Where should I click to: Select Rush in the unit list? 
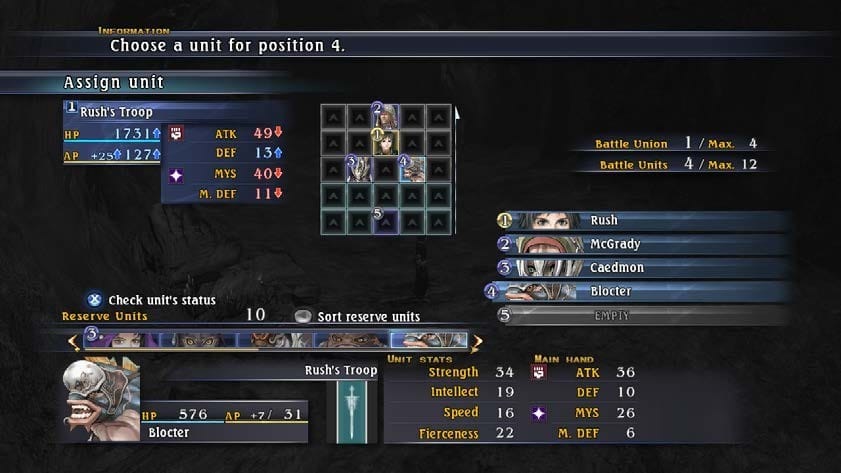pos(640,220)
